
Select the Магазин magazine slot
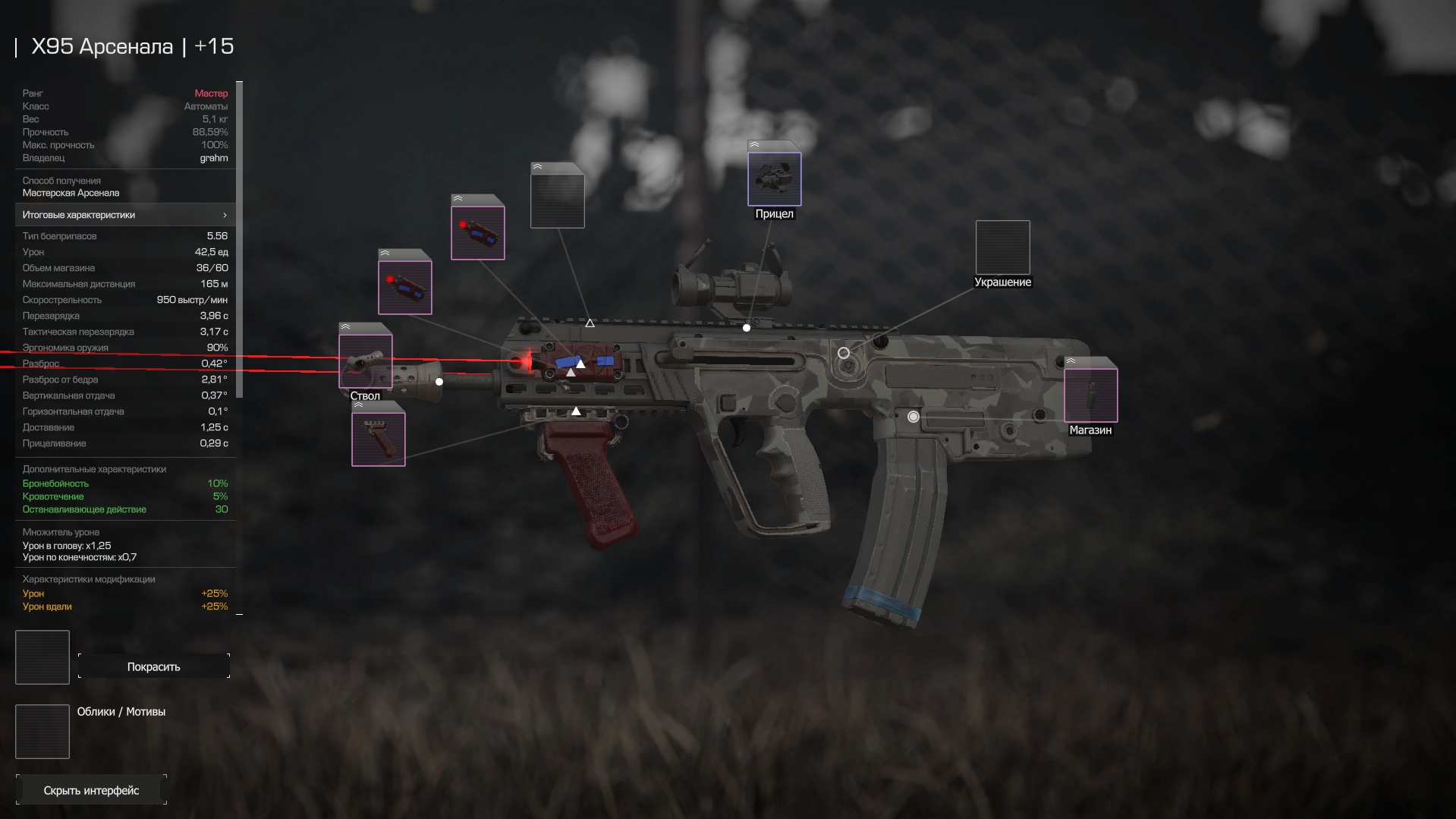1090,395
